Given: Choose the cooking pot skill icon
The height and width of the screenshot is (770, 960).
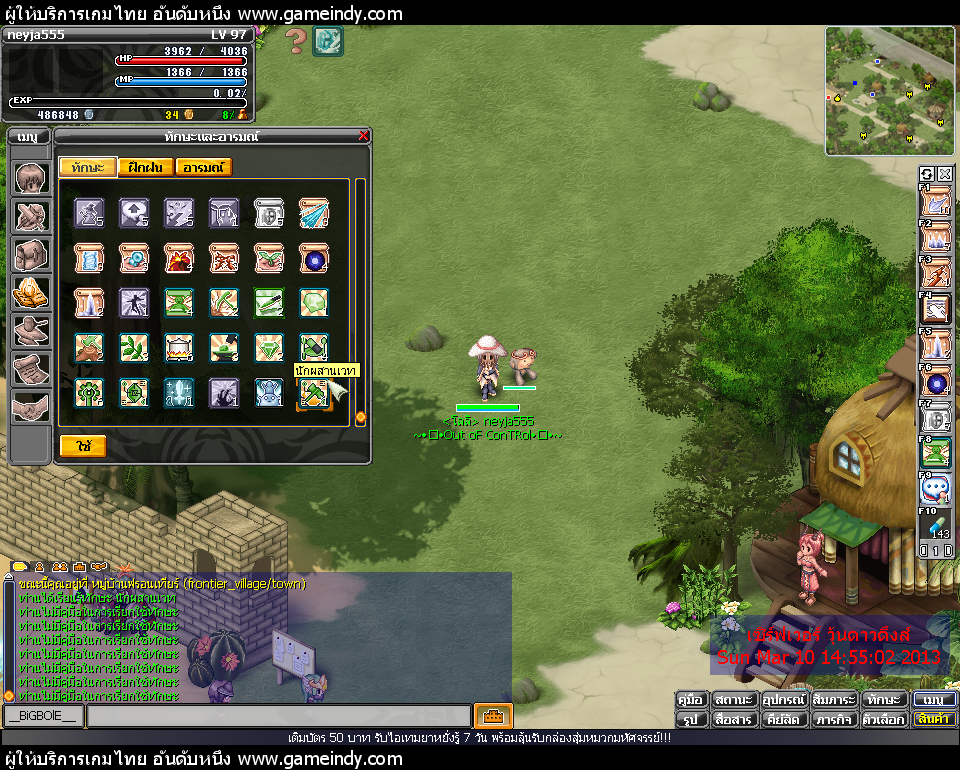Looking at the screenshot, I should (x=179, y=348).
